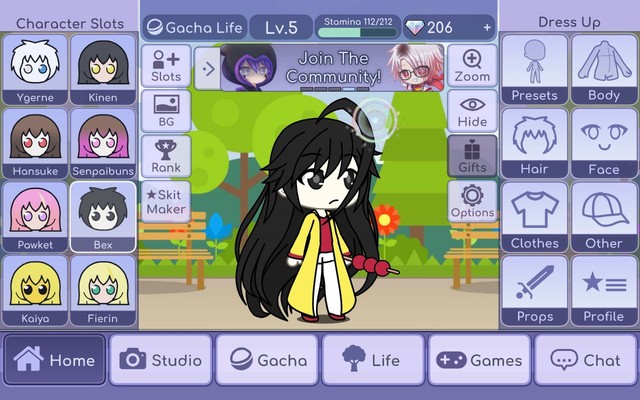Switch to the Studio tab
This screenshot has width=640, height=400.
(161, 360)
